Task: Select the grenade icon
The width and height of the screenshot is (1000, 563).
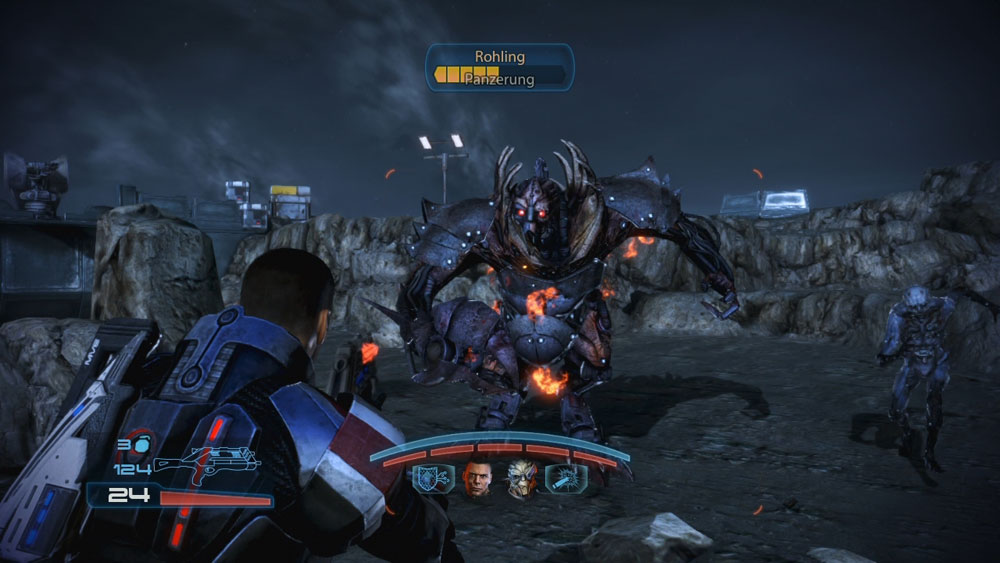Action: click(x=143, y=444)
